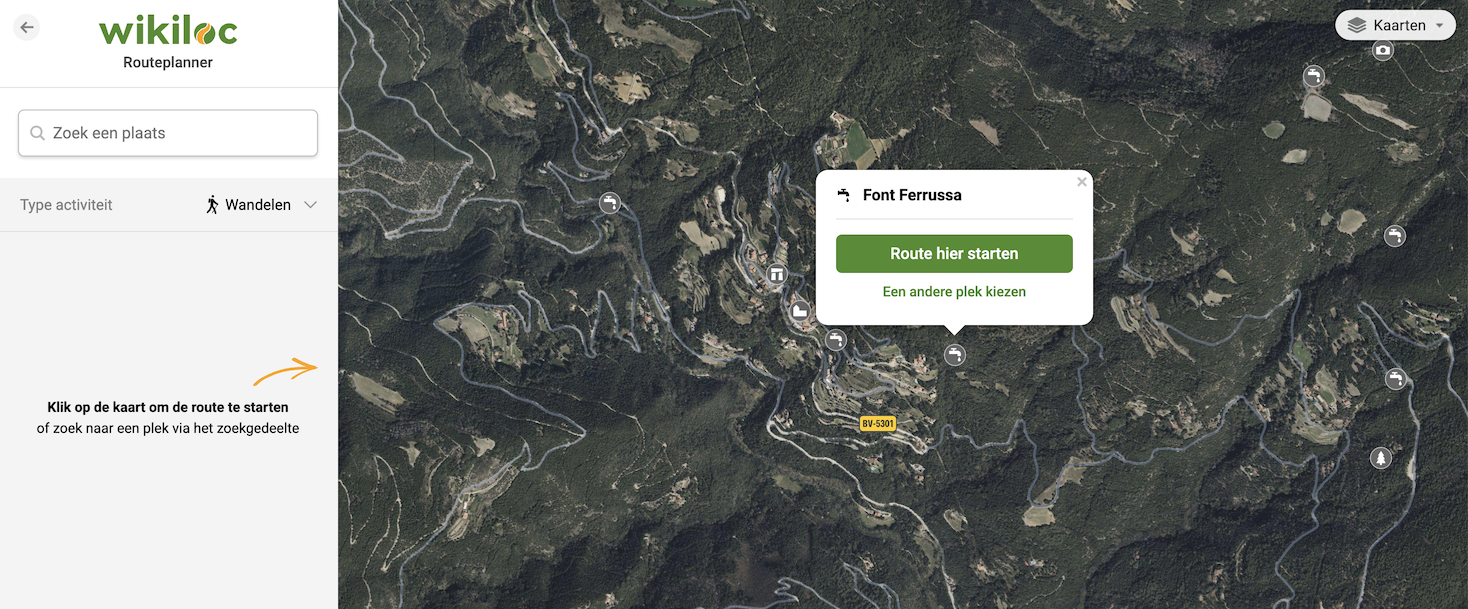
Task: Choose 'Een andere plek kiezen' link
Action: [954, 292]
